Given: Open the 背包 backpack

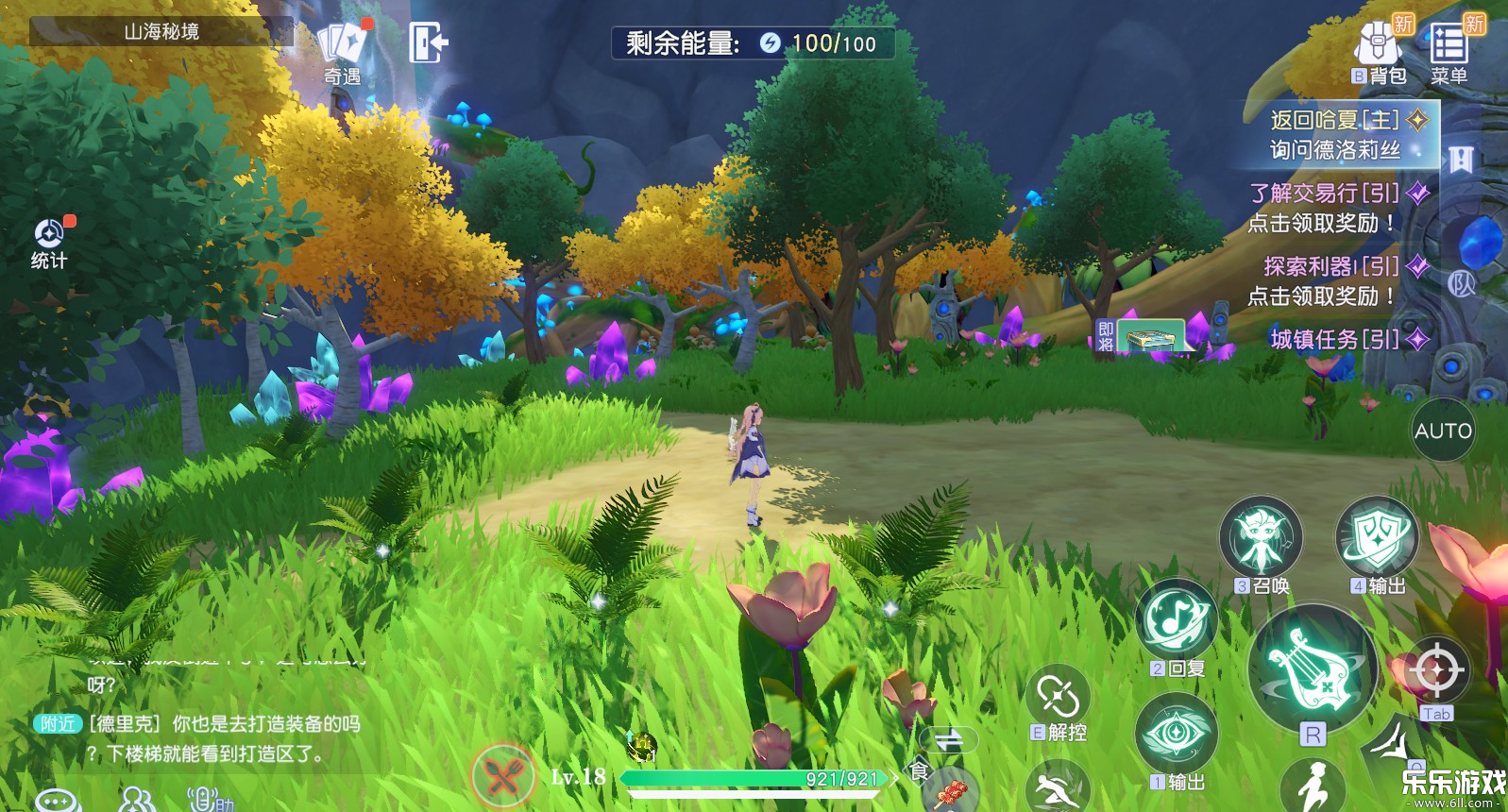Looking at the screenshot, I should [x=1379, y=51].
